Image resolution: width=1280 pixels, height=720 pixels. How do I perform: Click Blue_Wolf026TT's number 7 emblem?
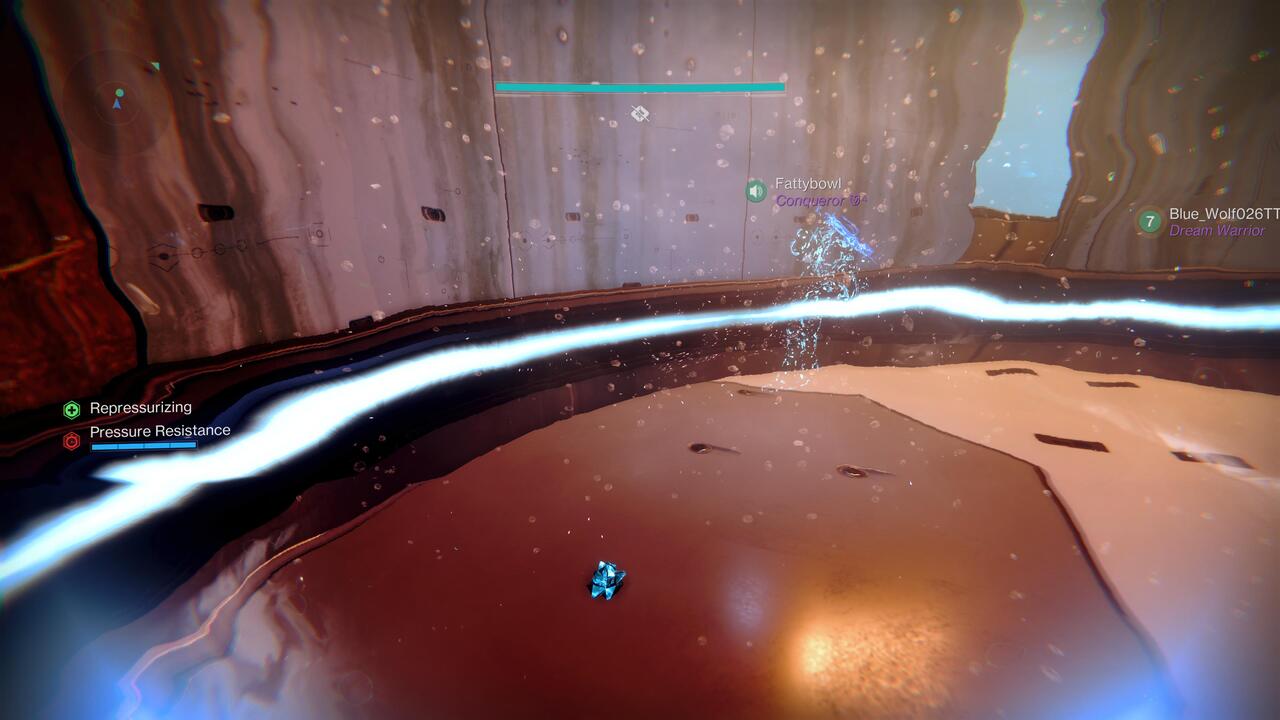(x=1149, y=218)
